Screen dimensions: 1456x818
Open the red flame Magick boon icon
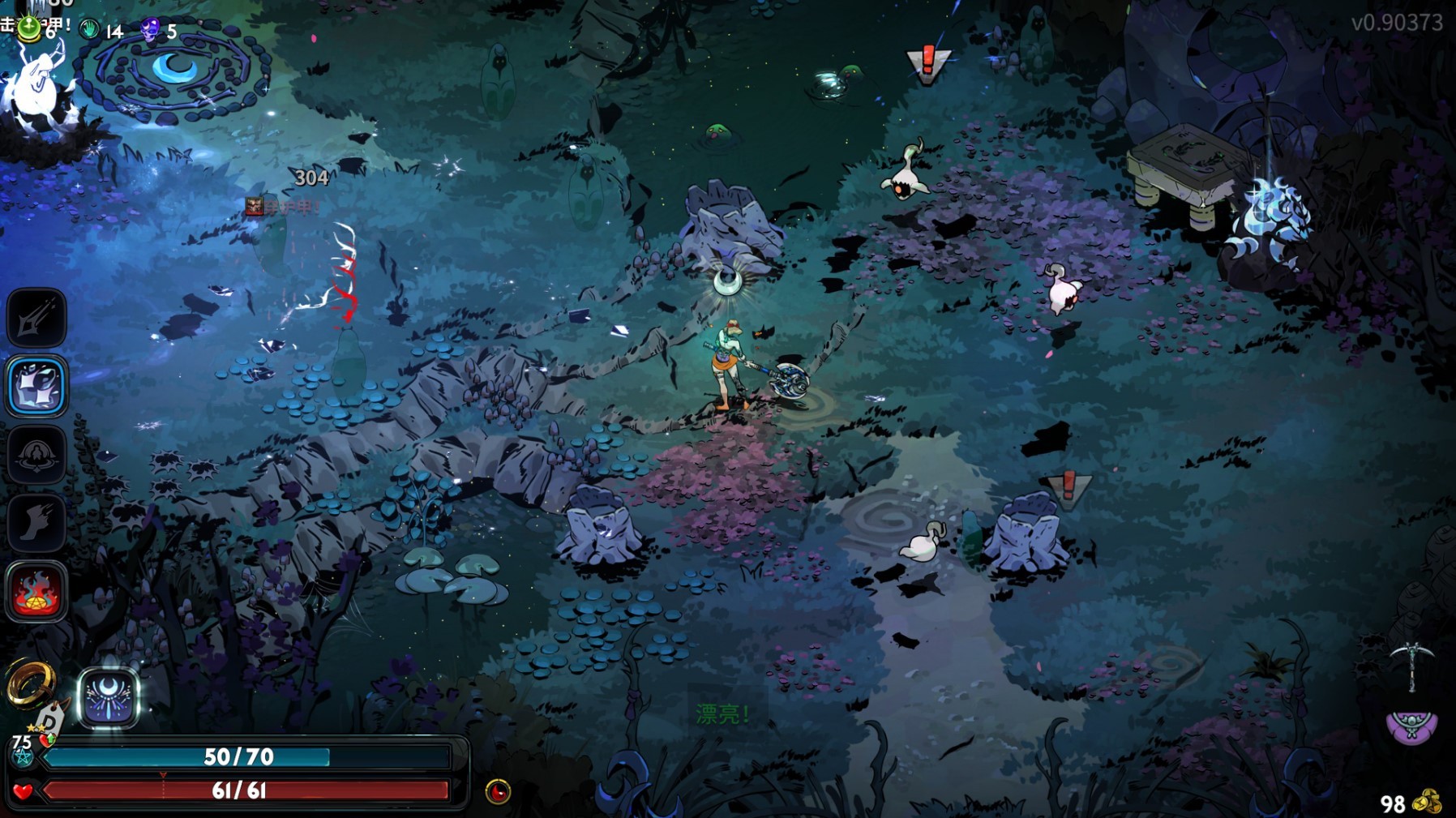(x=36, y=592)
